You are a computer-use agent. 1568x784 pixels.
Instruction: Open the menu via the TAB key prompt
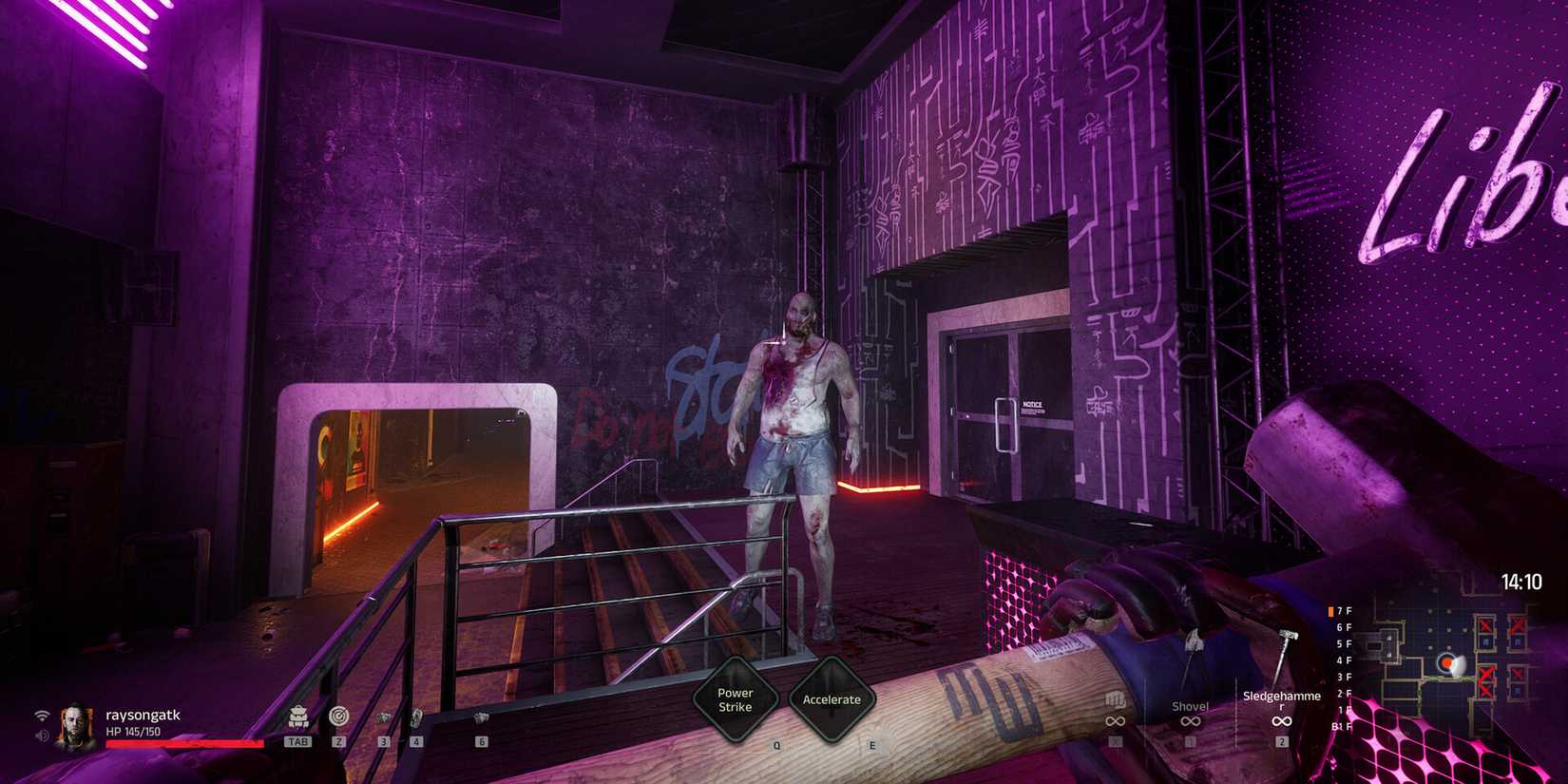(299, 741)
